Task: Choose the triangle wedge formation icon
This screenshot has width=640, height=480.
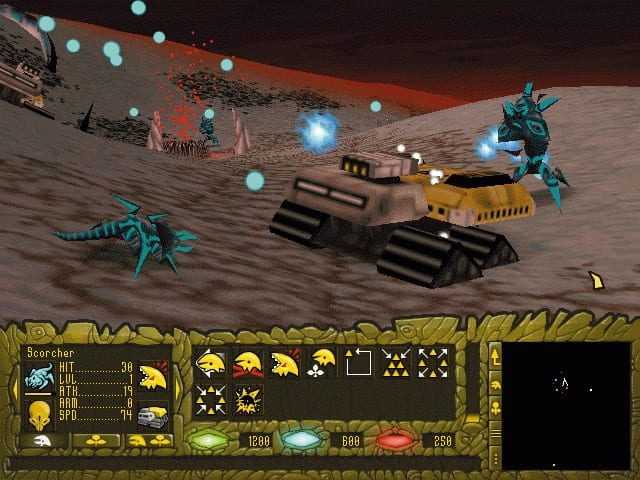Action: coord(397,362)
